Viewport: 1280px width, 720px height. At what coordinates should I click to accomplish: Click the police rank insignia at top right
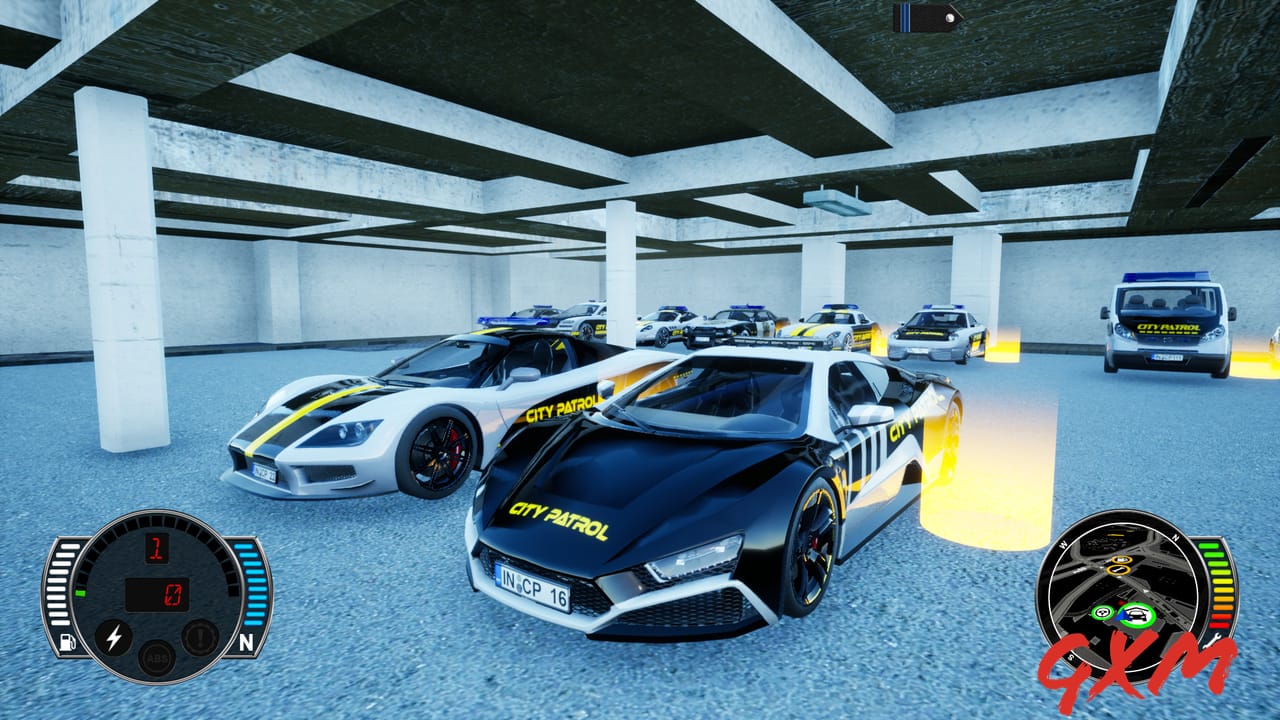pyautogui.click(x=920, y=16)
